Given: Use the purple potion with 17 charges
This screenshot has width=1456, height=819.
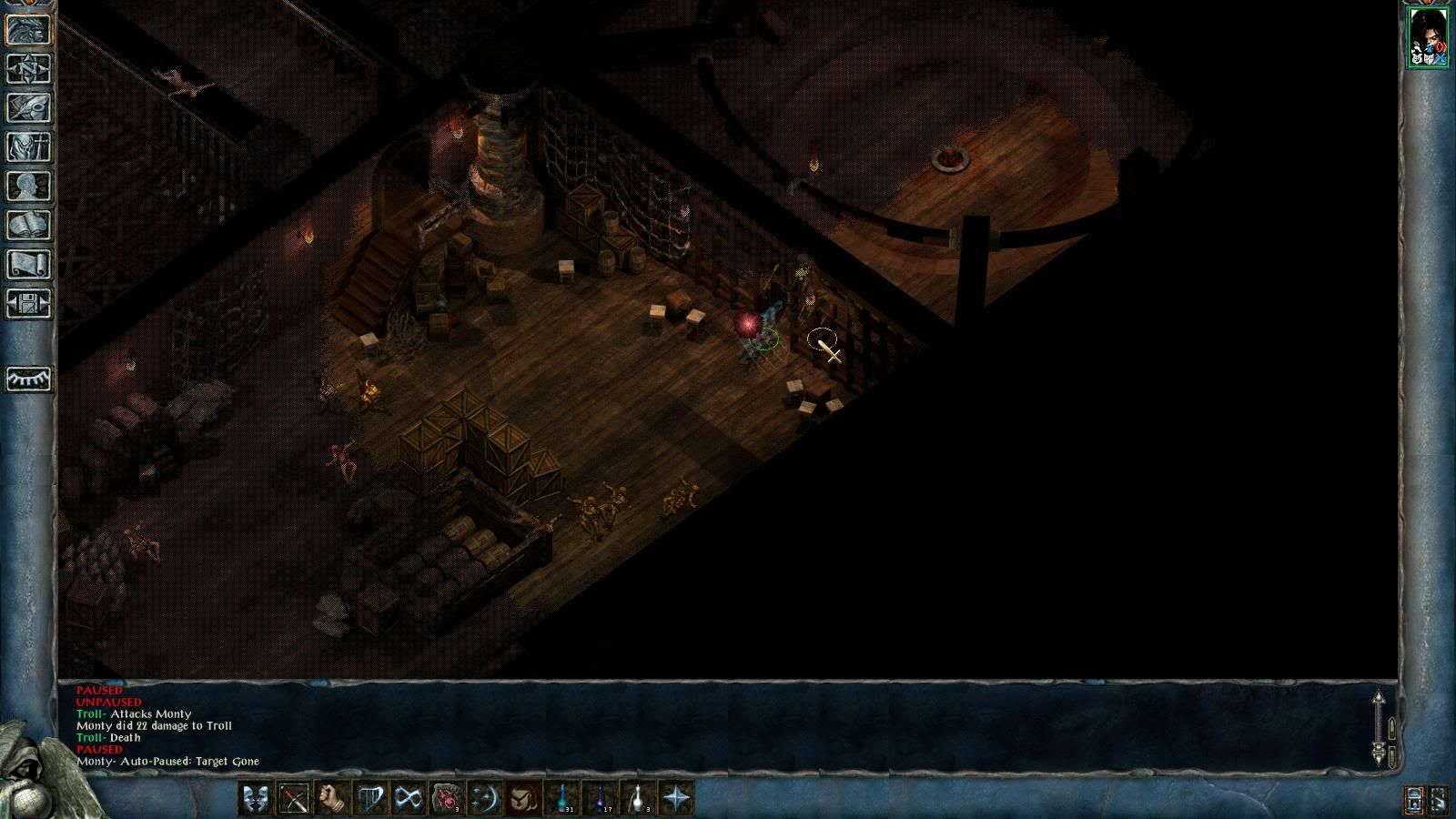Looking at the screenshot, I should tap(602, 798).
